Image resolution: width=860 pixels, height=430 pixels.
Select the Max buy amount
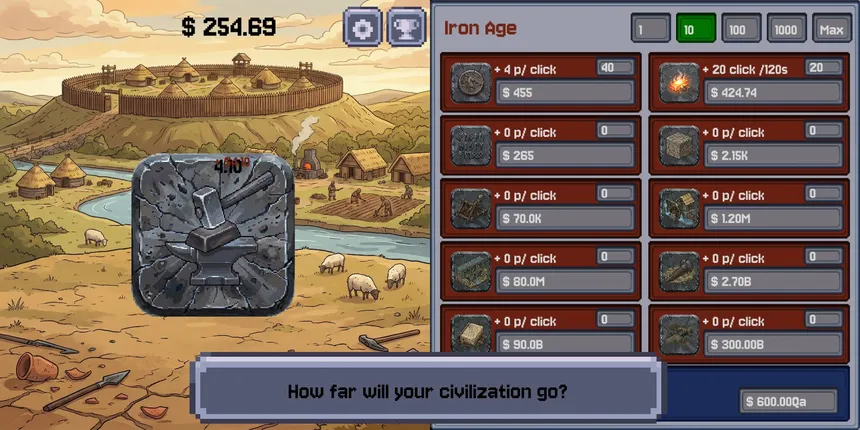click(832, 29)
